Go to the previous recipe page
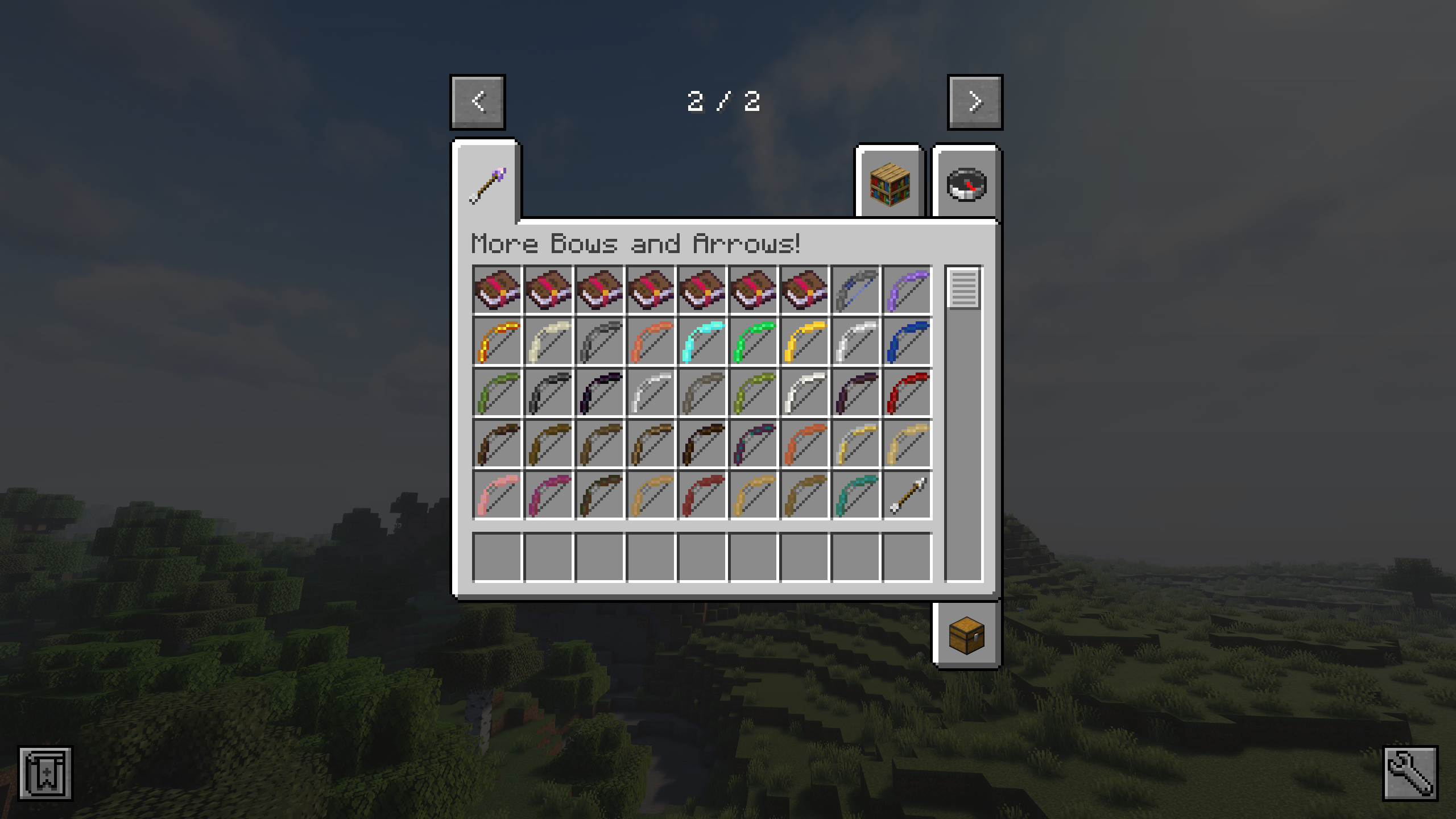This screenshot has width=1456, height=819. tap(478, 102)
